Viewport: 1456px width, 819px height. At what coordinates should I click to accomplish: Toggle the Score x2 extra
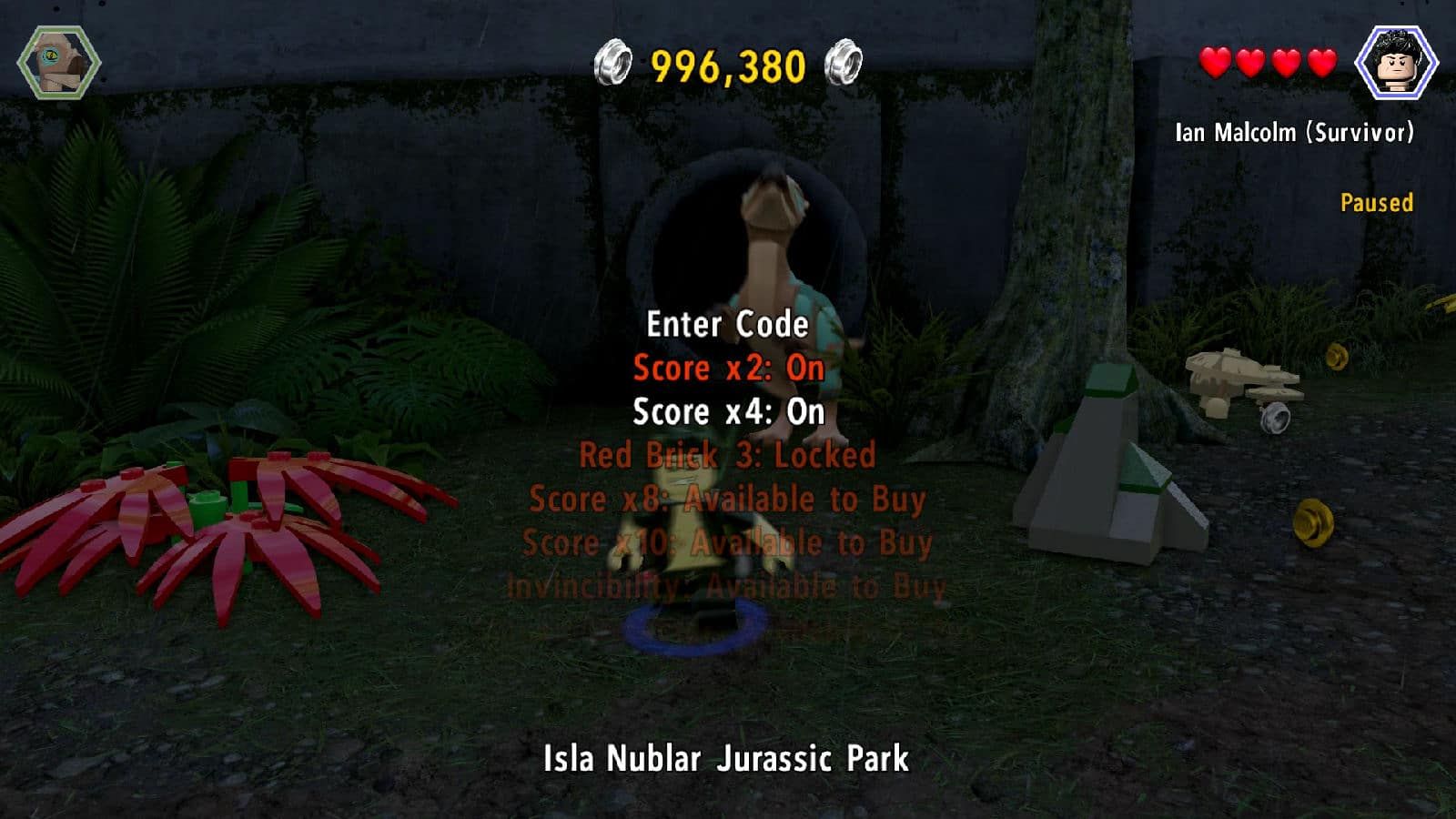point(728,369)
